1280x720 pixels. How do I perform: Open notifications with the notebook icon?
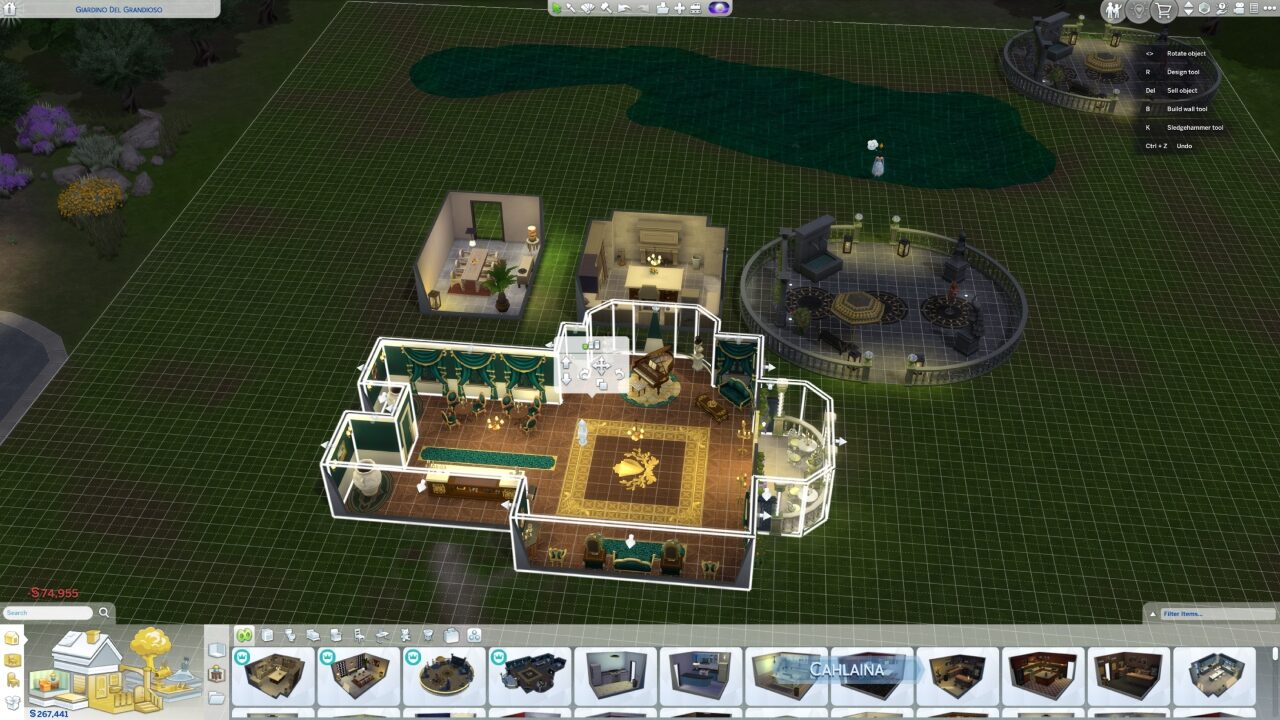coord(1253,9)
